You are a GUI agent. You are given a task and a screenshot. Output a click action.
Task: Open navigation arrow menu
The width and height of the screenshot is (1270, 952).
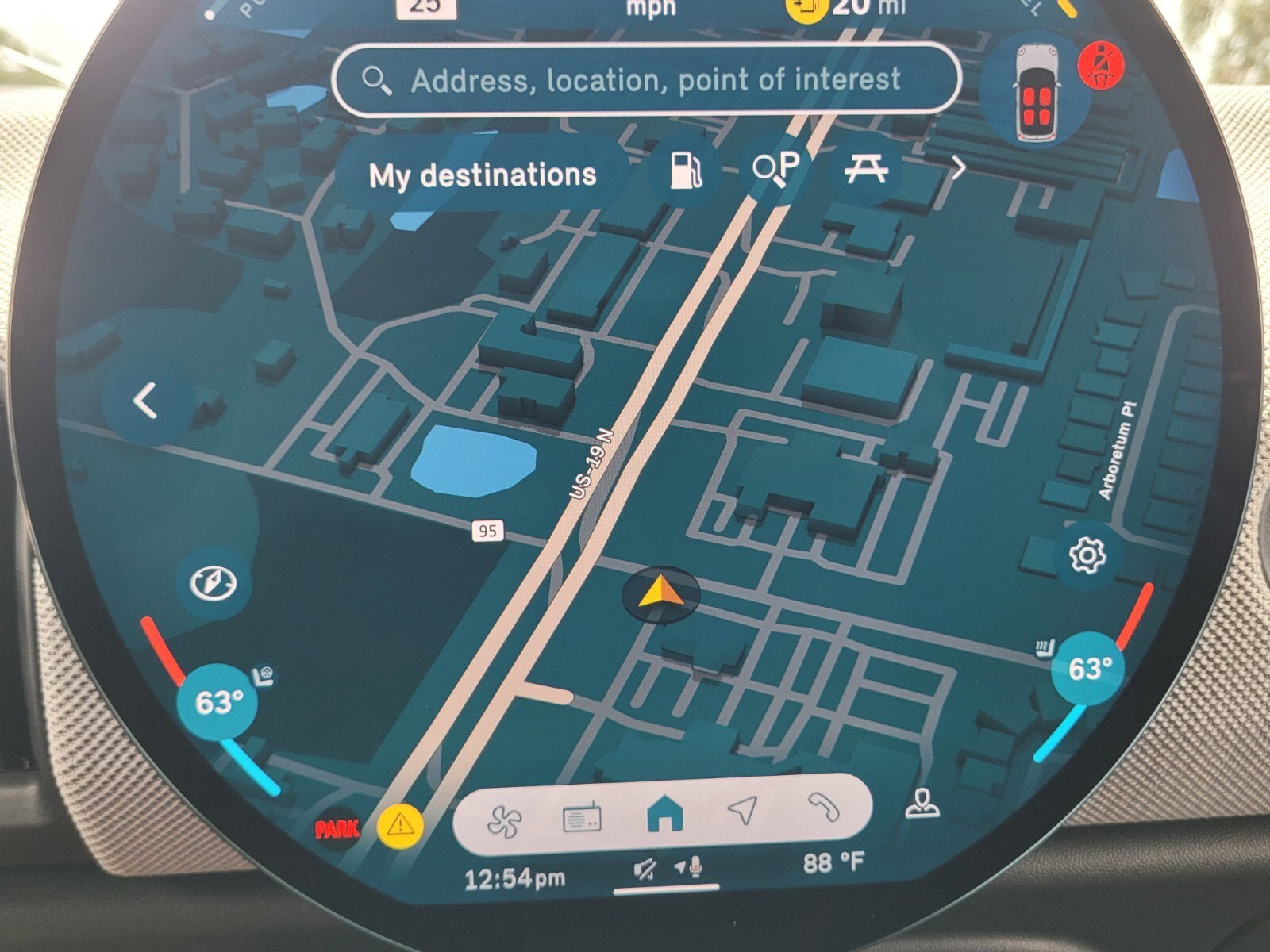coord(742,811)
